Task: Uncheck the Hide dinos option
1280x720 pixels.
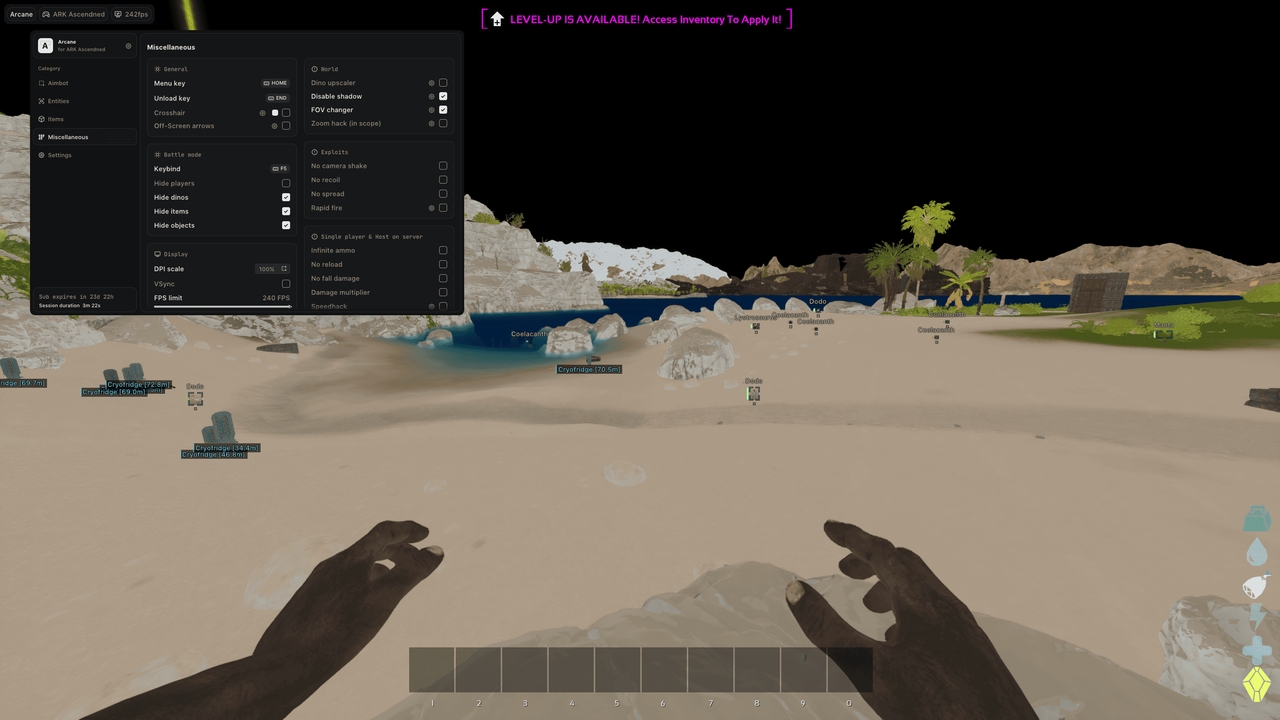Action: point(285,197)
